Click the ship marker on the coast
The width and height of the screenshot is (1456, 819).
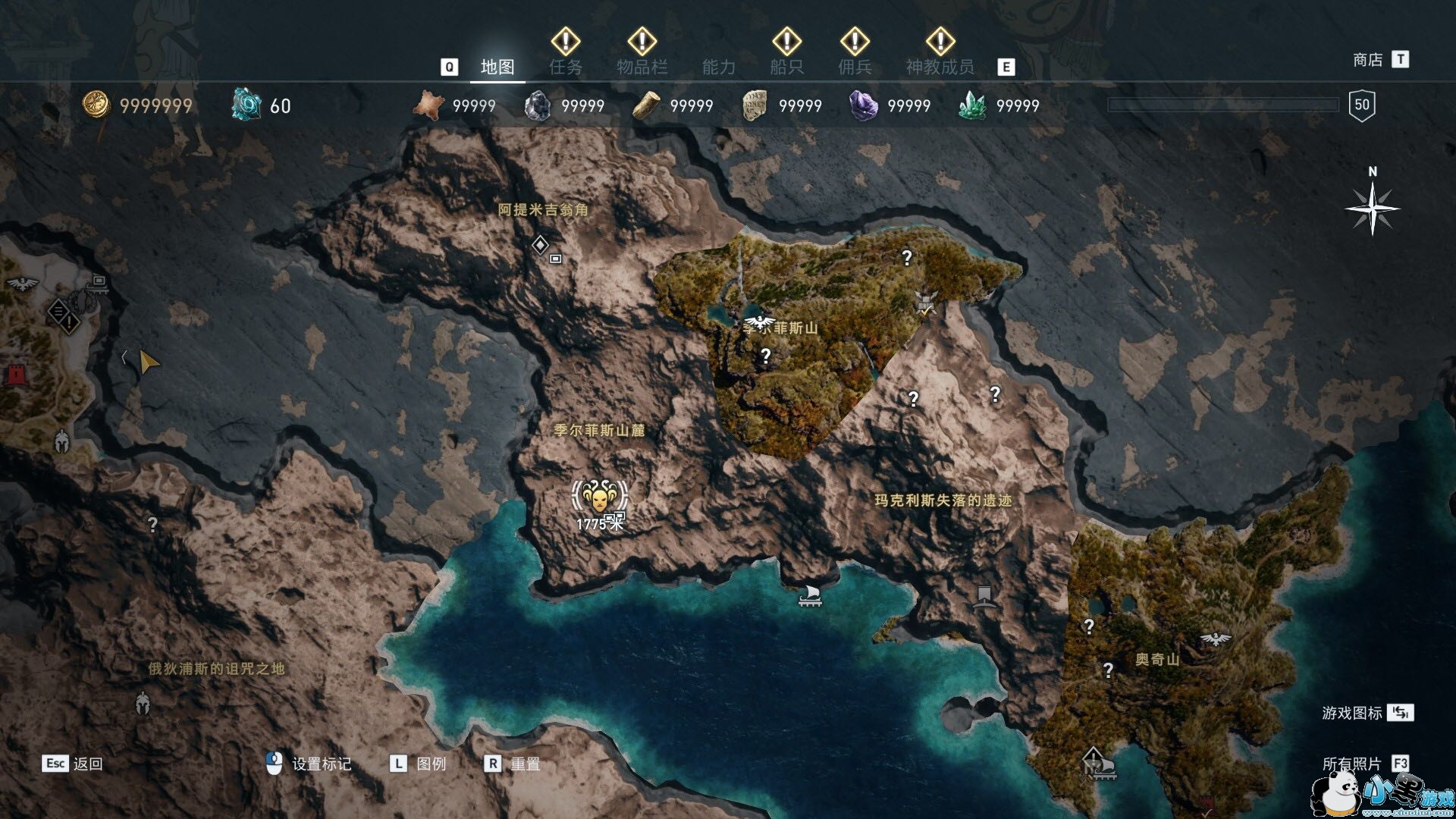(811, 595)
